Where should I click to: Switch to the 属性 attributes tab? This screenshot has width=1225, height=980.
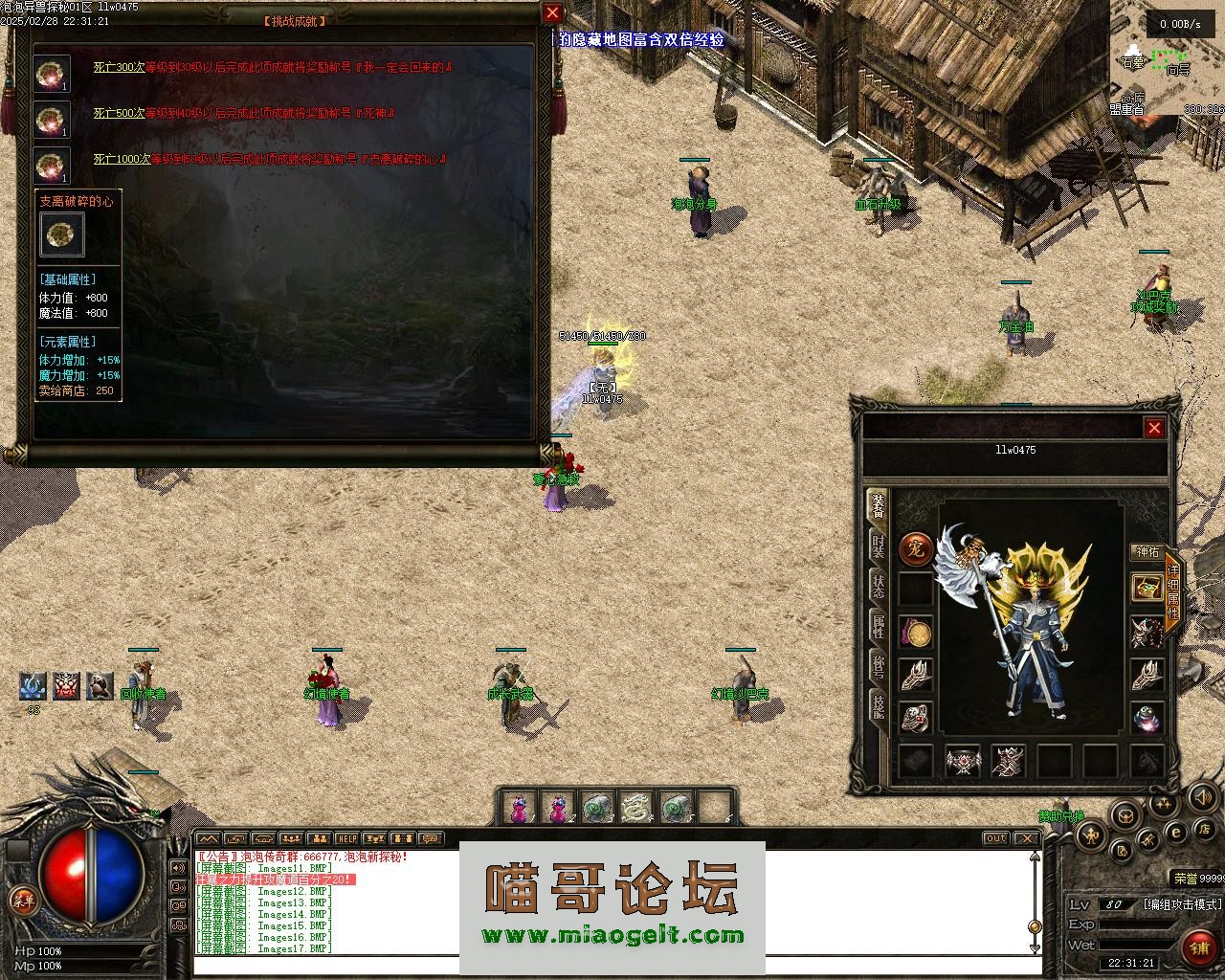click(877, 626)
